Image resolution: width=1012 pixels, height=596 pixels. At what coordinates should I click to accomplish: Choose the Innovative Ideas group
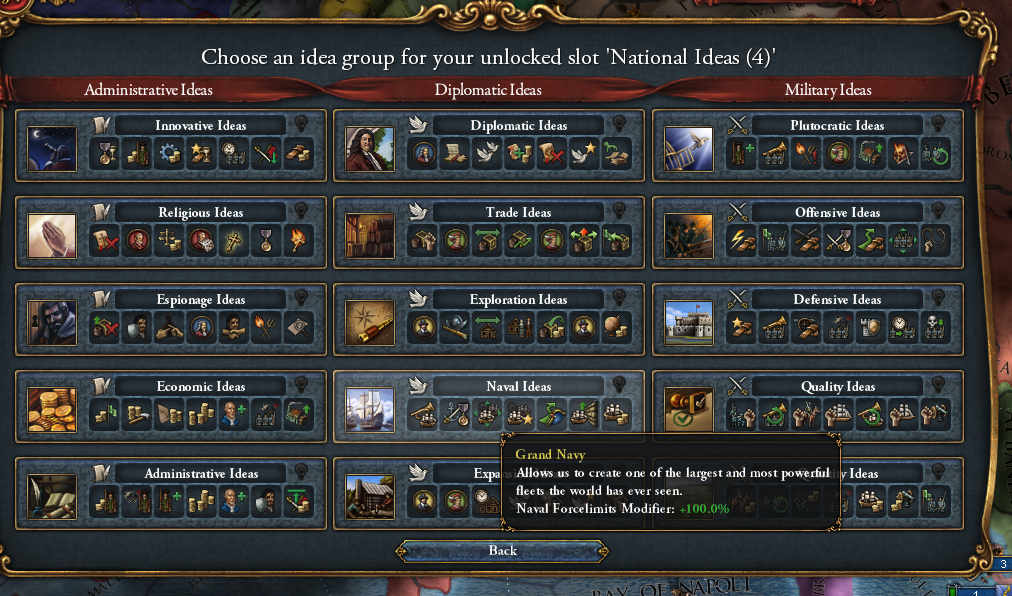coord(200,126)
